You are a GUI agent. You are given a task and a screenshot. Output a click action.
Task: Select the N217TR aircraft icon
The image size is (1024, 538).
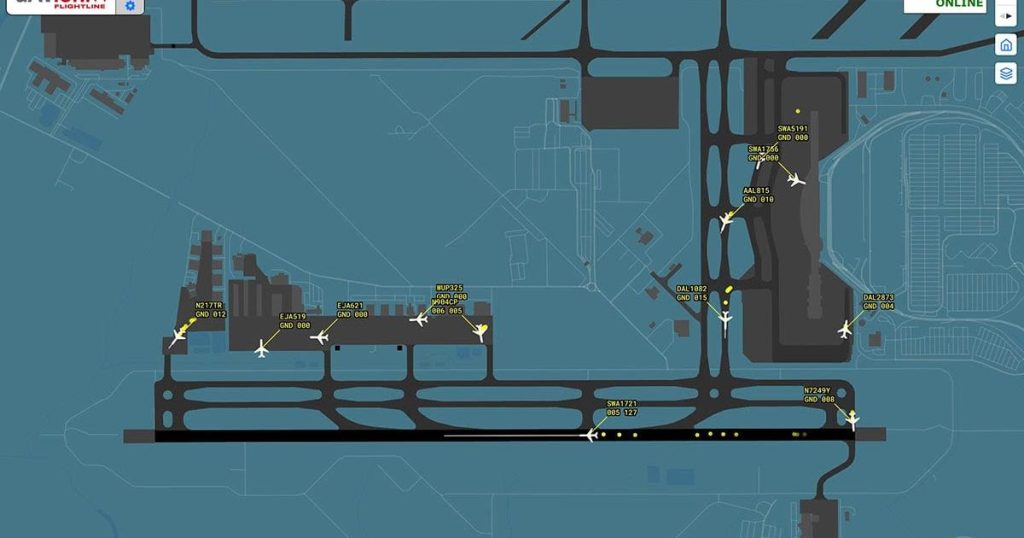(x=178, y=338)
